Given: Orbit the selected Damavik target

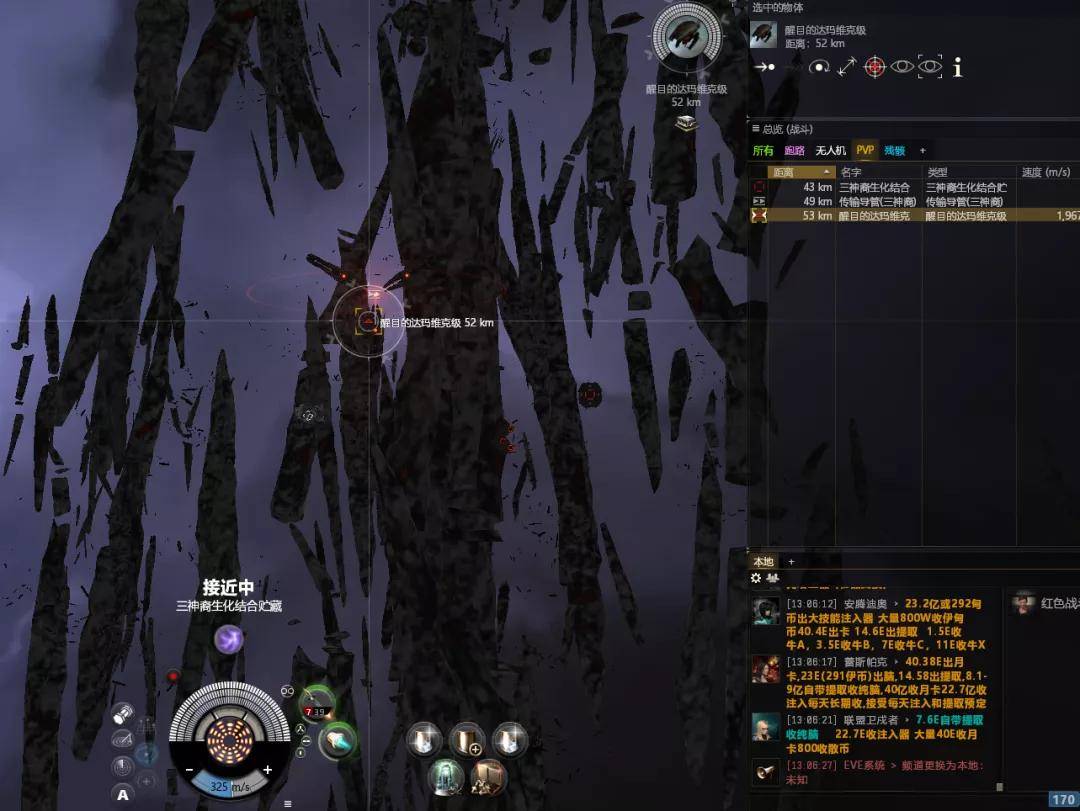Looking at the screenshot, I should pyautogui.click(x=819, y=67).
